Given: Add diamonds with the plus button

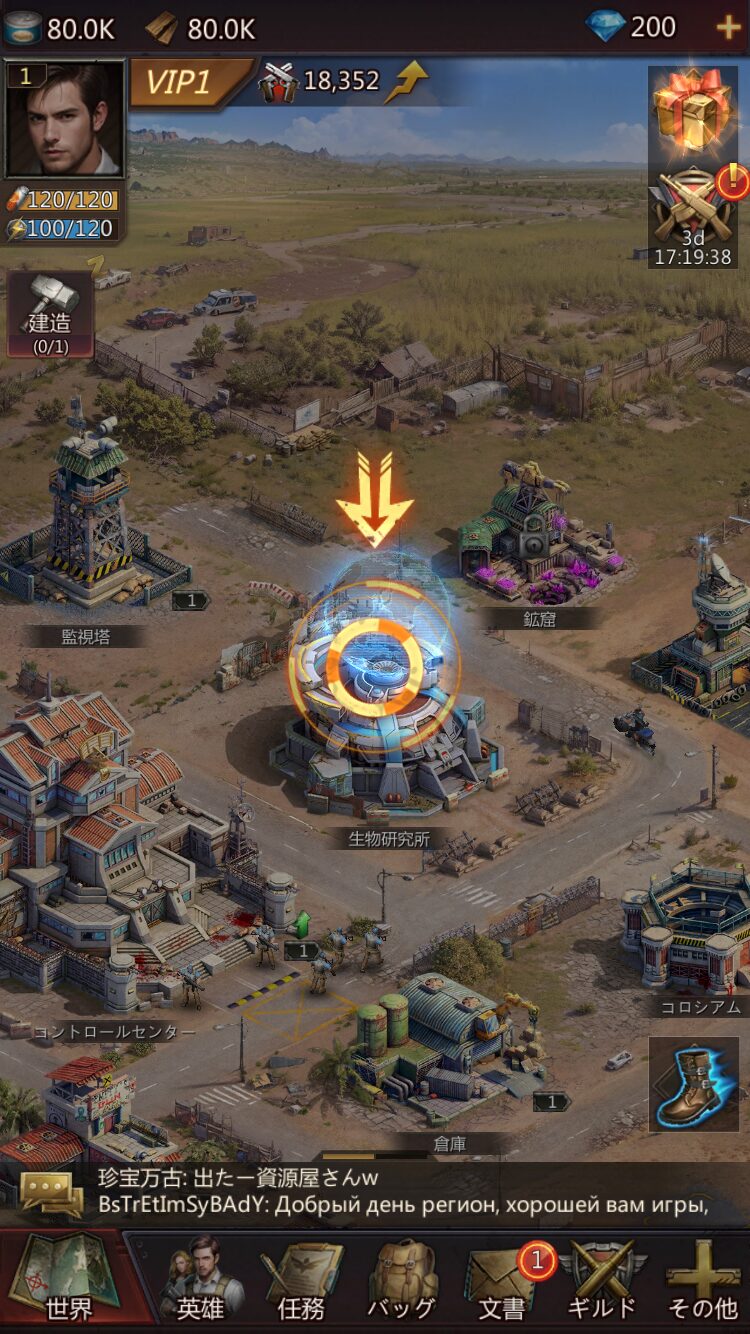Looking at the screenshot, I should click(x=729, y=27).
